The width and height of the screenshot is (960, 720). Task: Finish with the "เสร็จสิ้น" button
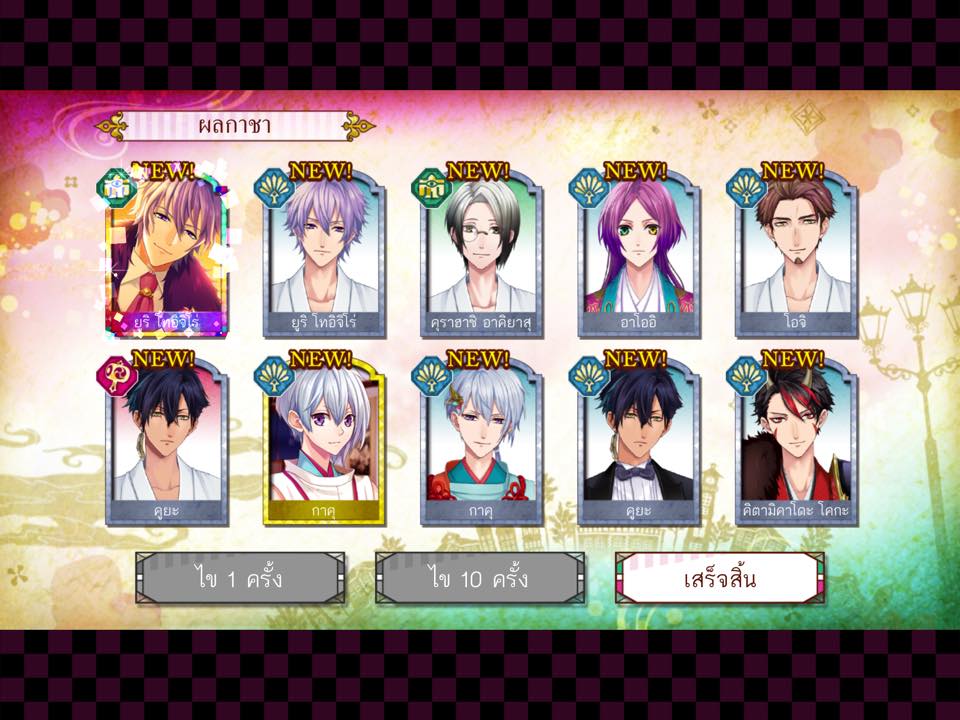[719, 578]
